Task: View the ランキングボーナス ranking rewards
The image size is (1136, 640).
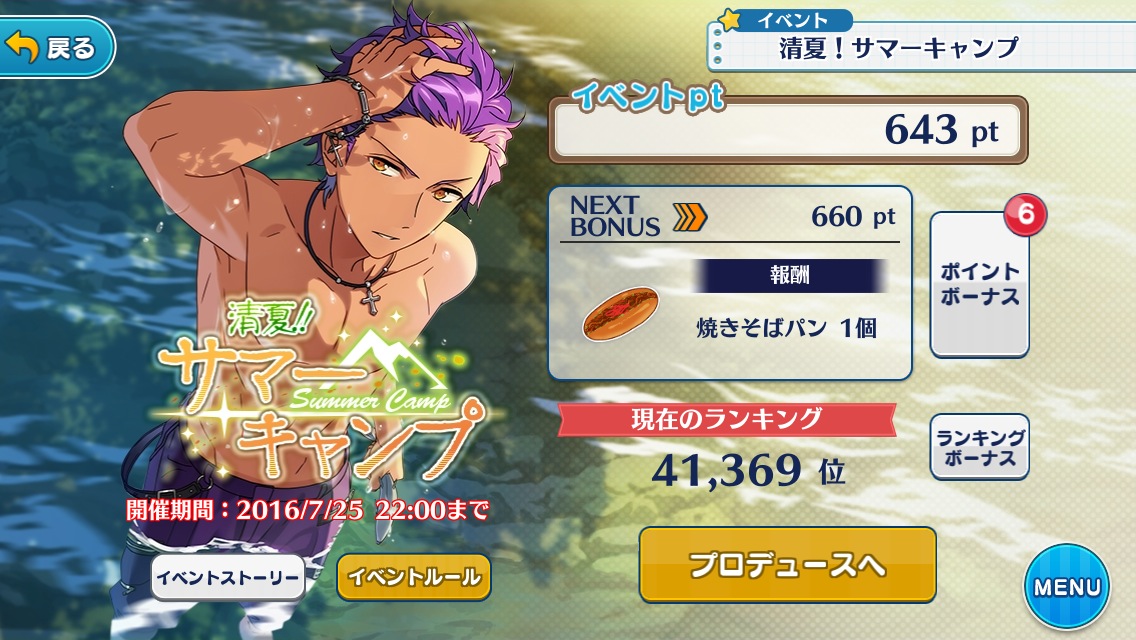Action: point(980,447)
